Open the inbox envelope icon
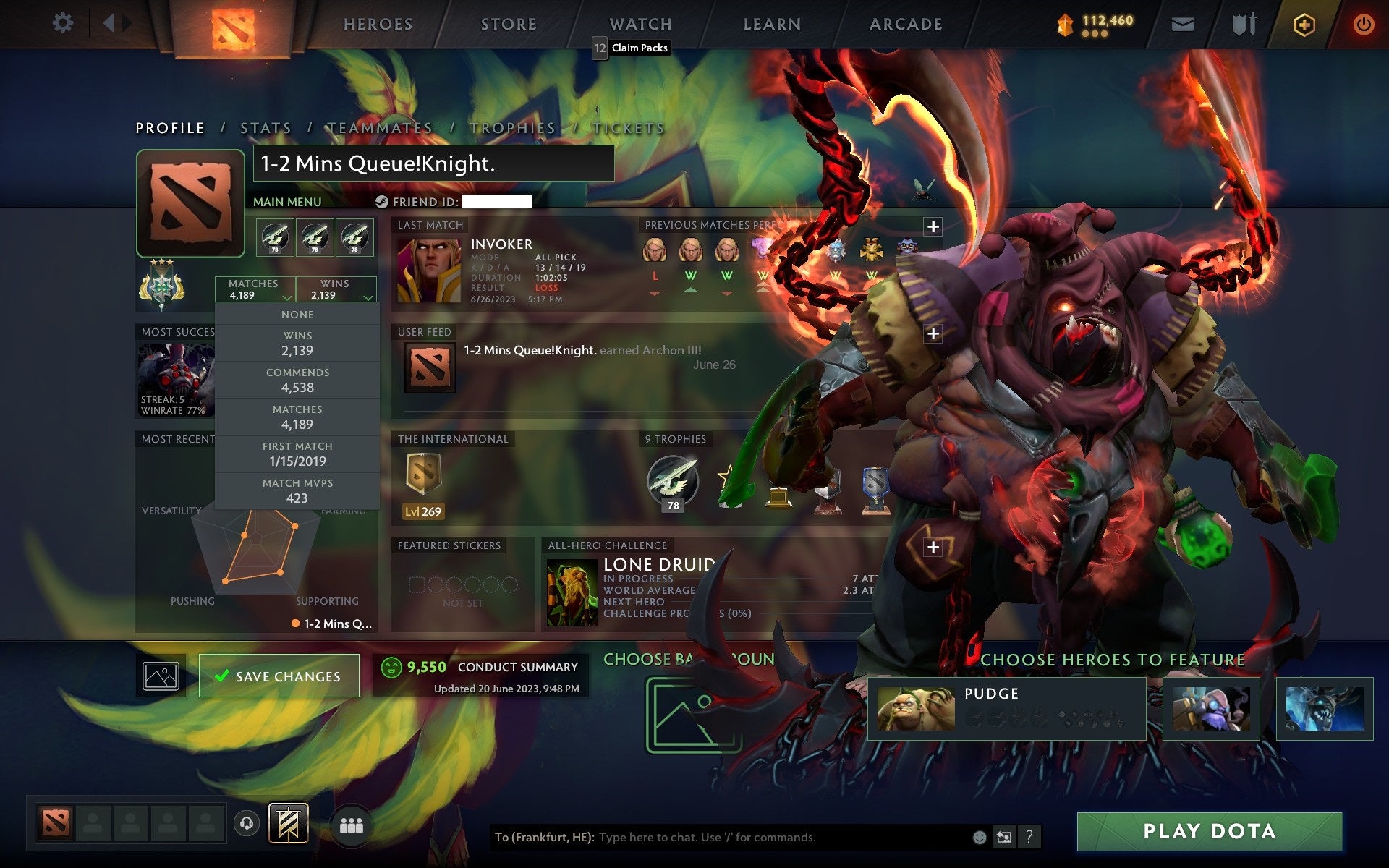Screen dimensions: 1389x868 [1182, 23]
